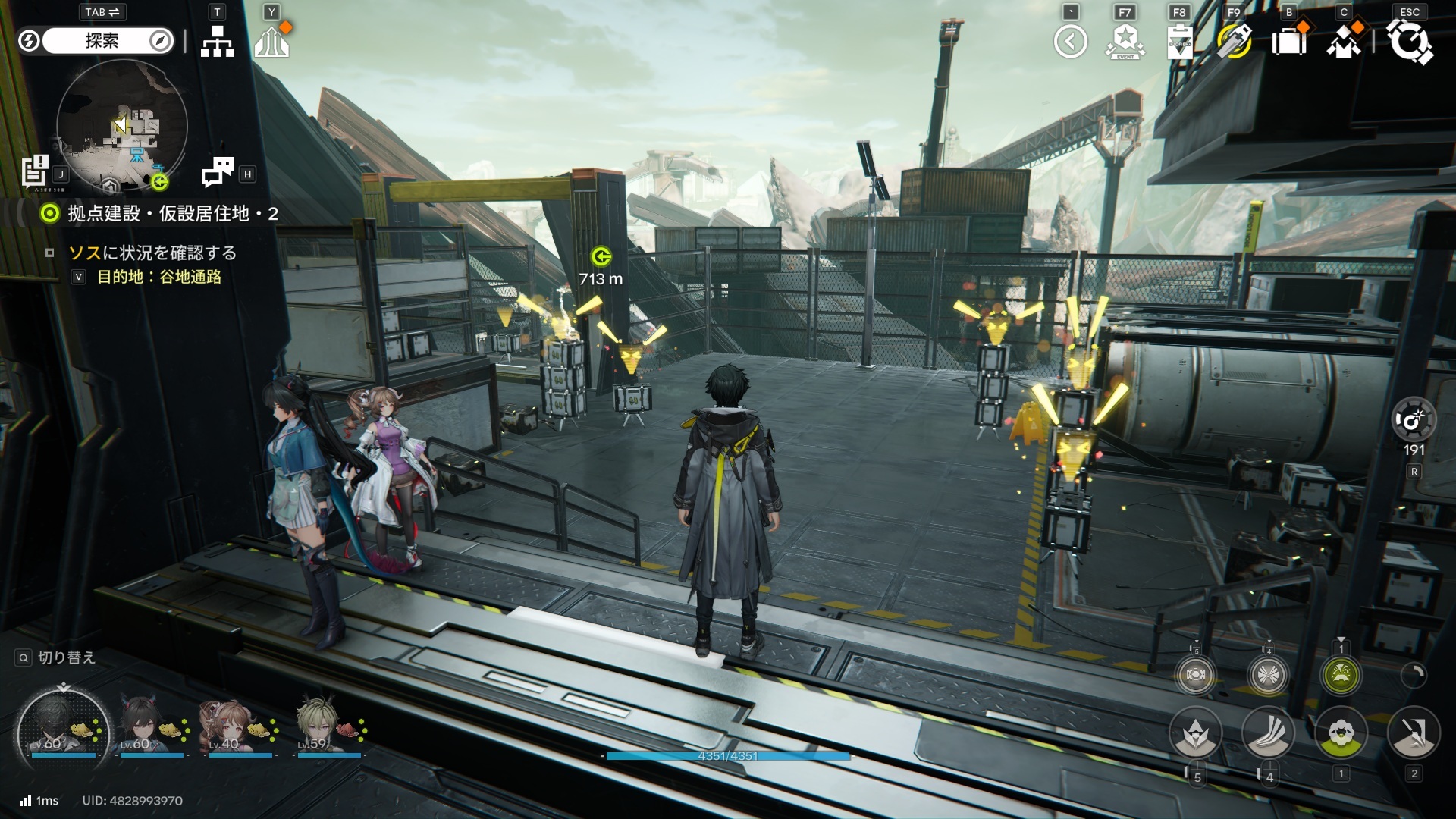Open the Endfield clipboard icon
Viewport: 1456px width, 819px height.
click(x=1179, y=42)
